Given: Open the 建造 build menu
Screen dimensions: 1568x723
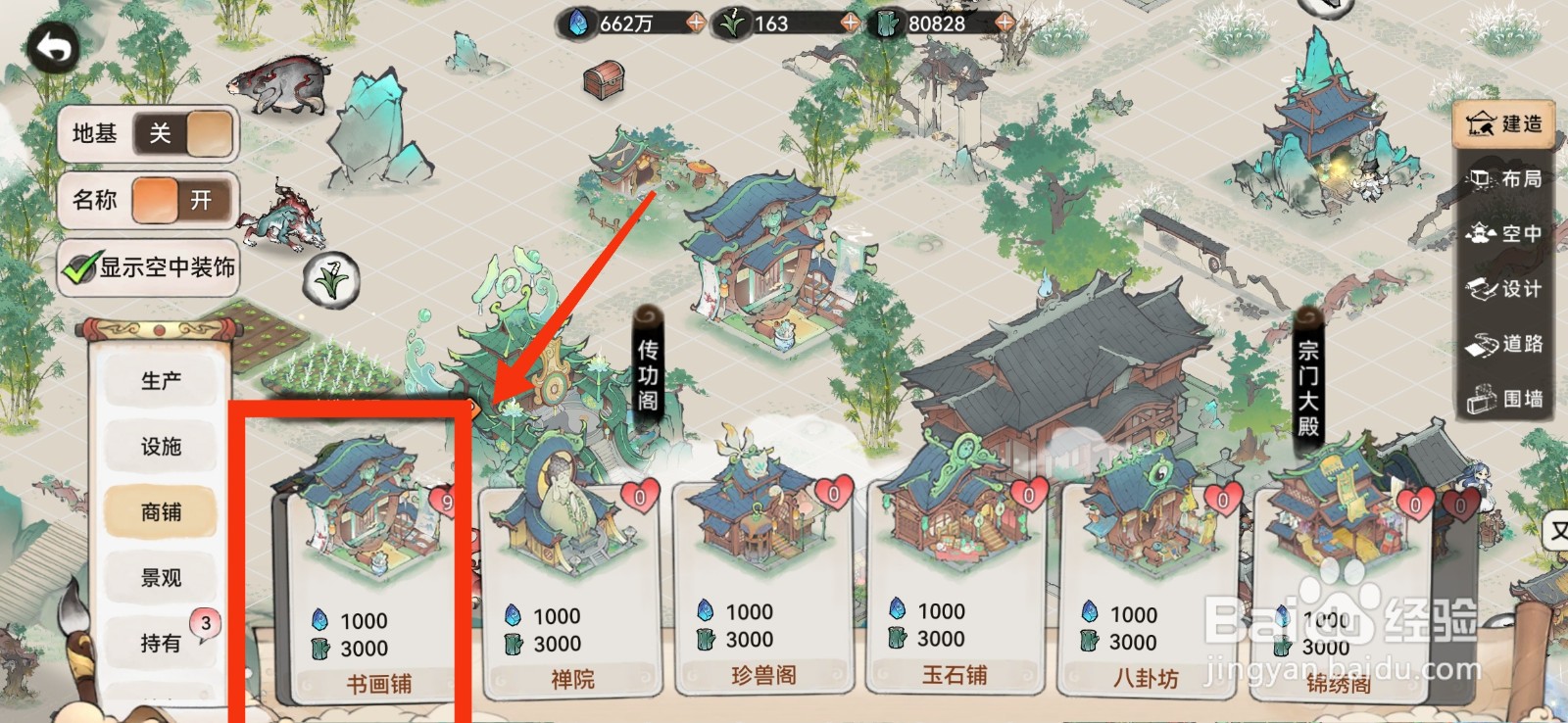Looking at the screenshot, I should [x=1506, y=125].
